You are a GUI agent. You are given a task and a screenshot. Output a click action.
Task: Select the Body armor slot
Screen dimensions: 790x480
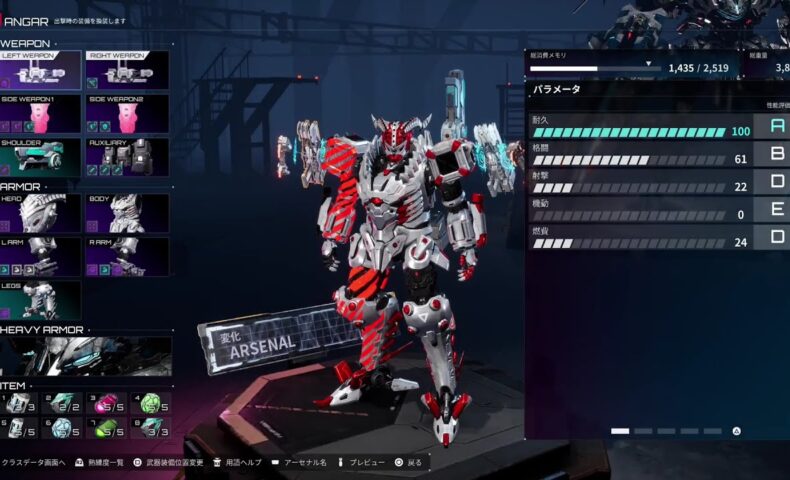(127, 213)
